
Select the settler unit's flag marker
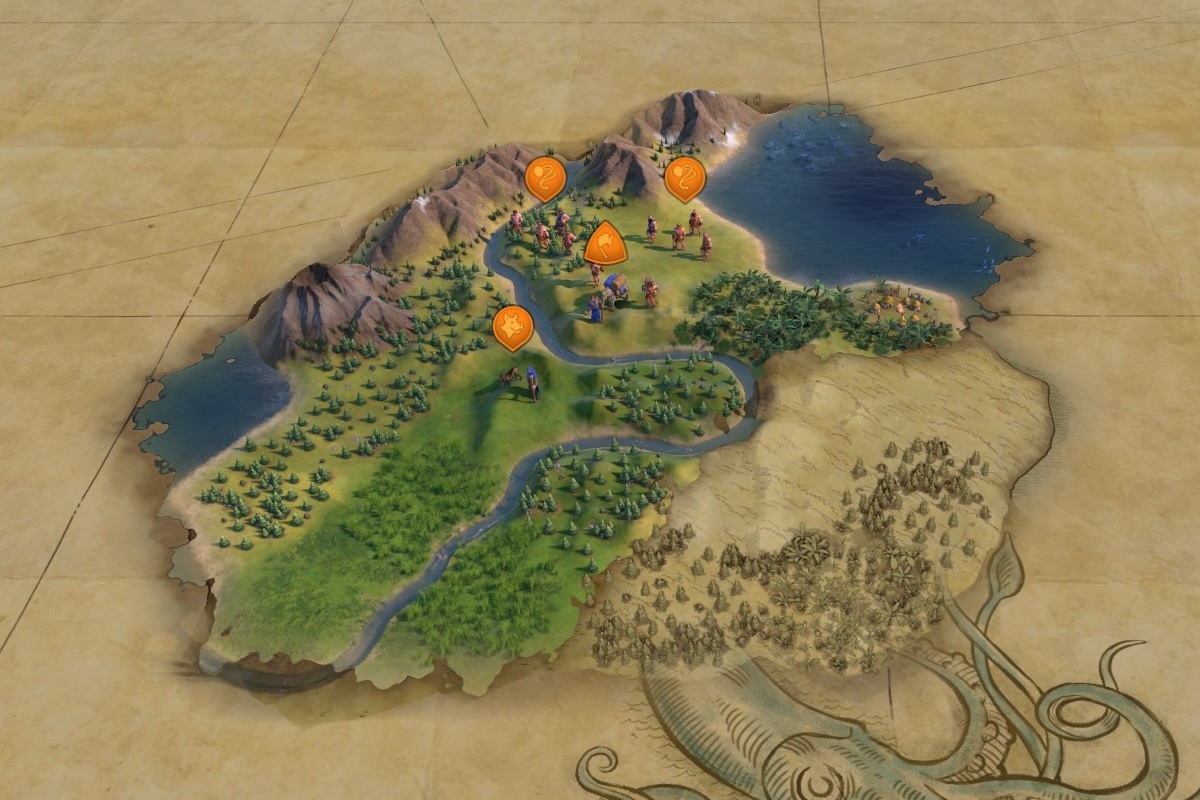605,242
